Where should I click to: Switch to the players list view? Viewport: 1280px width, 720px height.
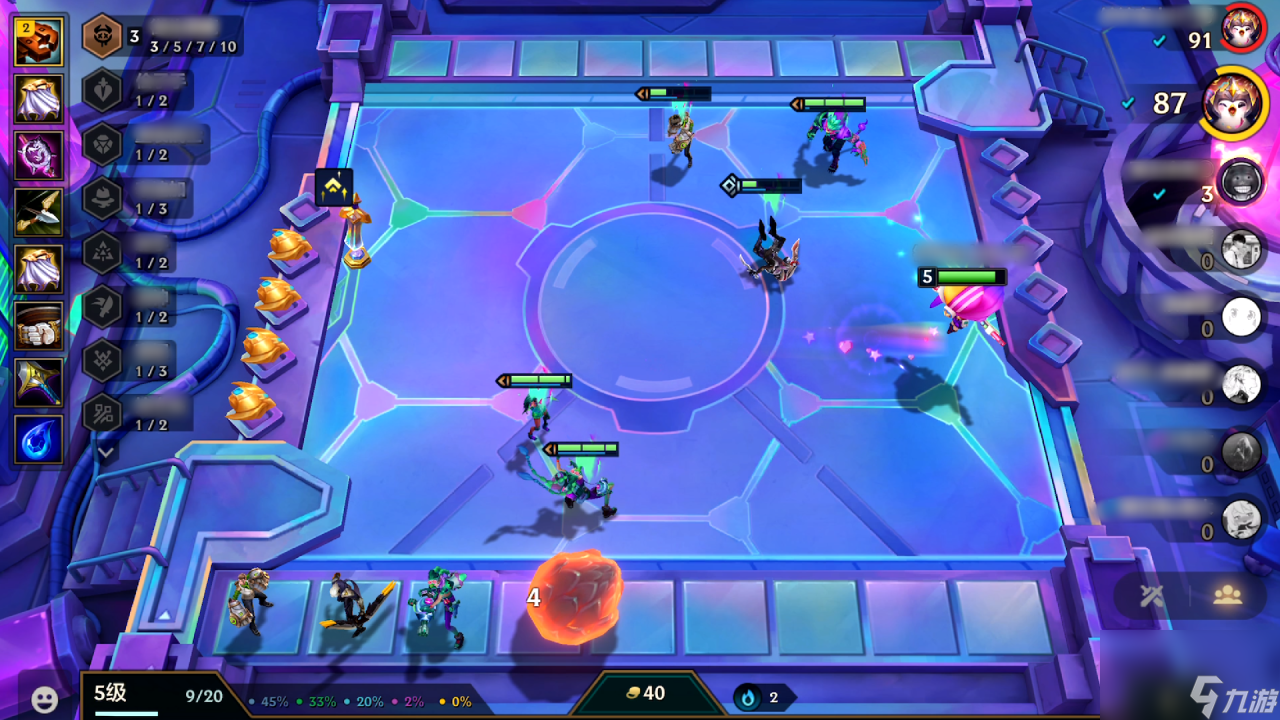coord(1227,596)
